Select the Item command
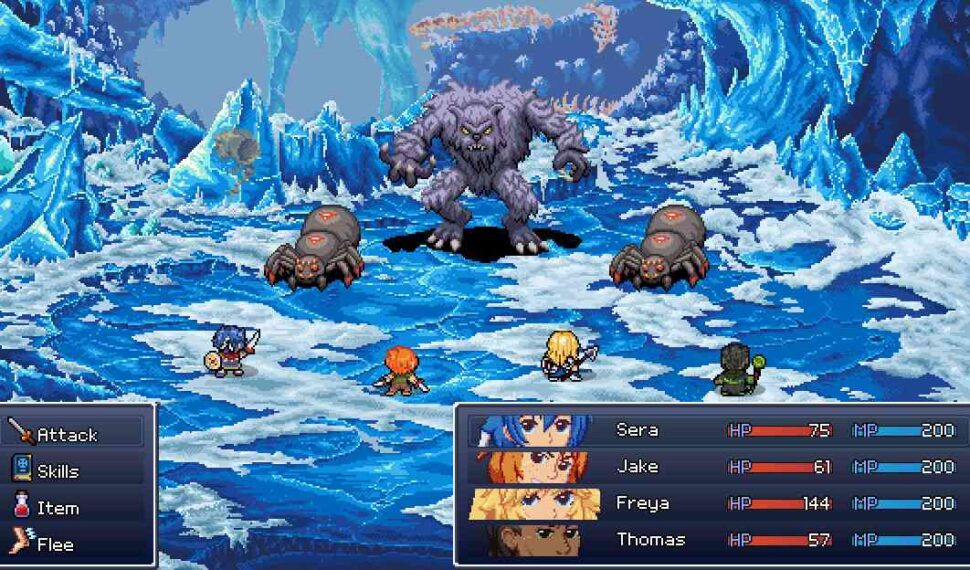Image resolution: width=970 pixels, height=570 pixels. (x=58, y=508)
